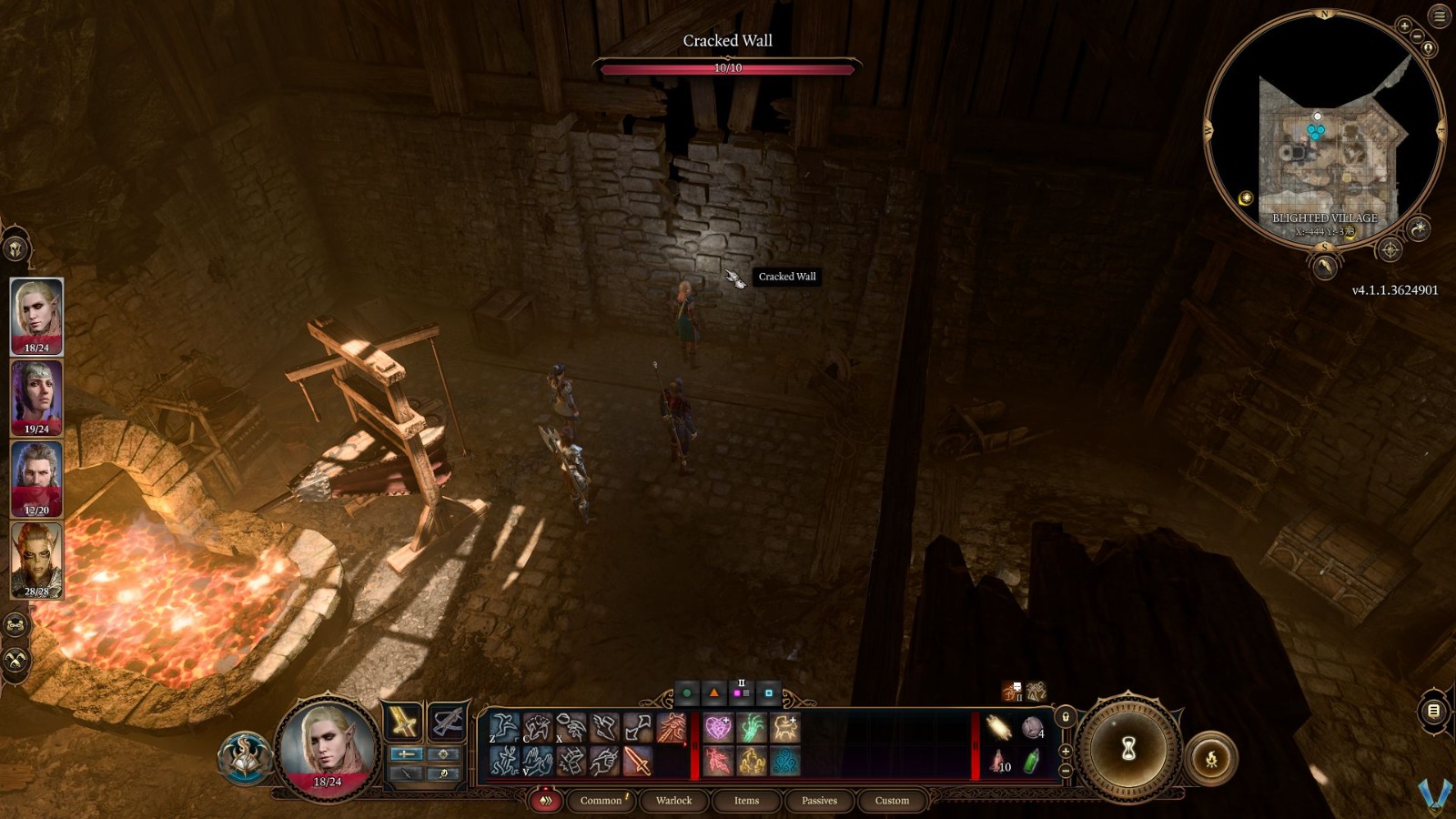Lock the hotbar using the padlock toggle
This screenshot has width=1456, height=819.
pyautogui.click(x=1066, y=716)
